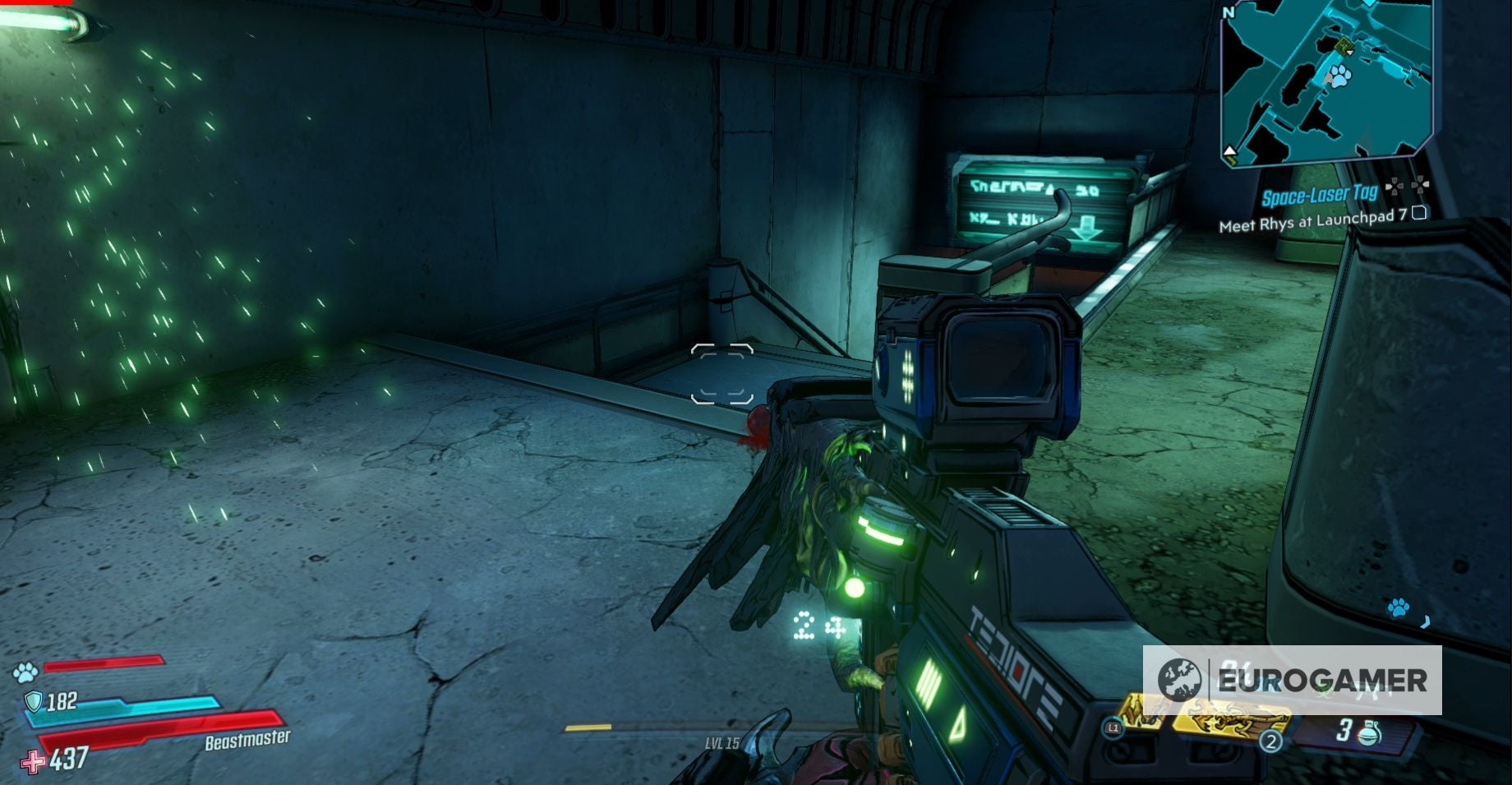1512x785 pixels.
Task: Check the Meet Rhys at Launchpad 7 objective box
Action: click(1418, 214)
